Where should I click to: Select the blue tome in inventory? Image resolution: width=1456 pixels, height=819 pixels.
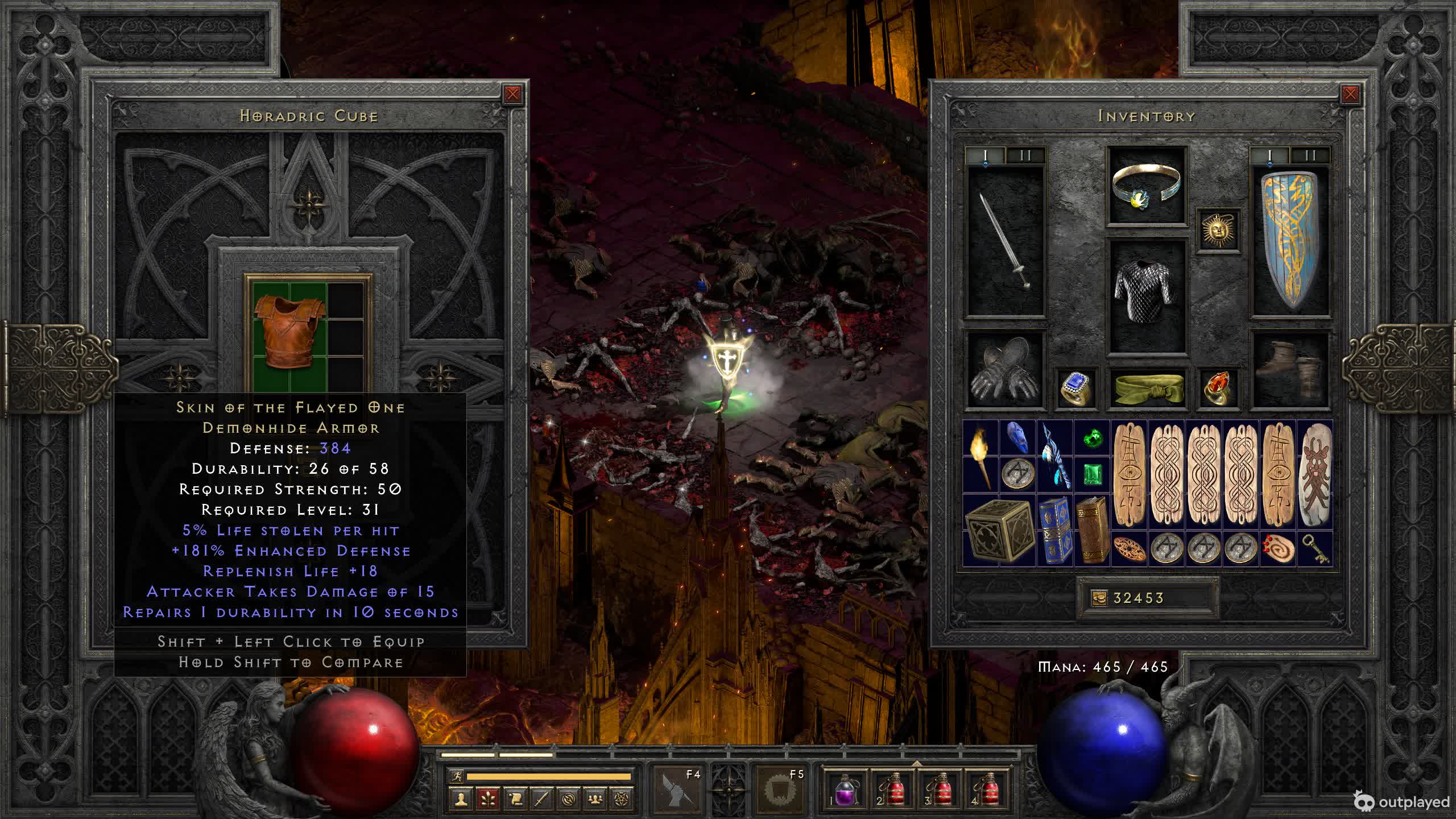click(x=1054, y=530)
